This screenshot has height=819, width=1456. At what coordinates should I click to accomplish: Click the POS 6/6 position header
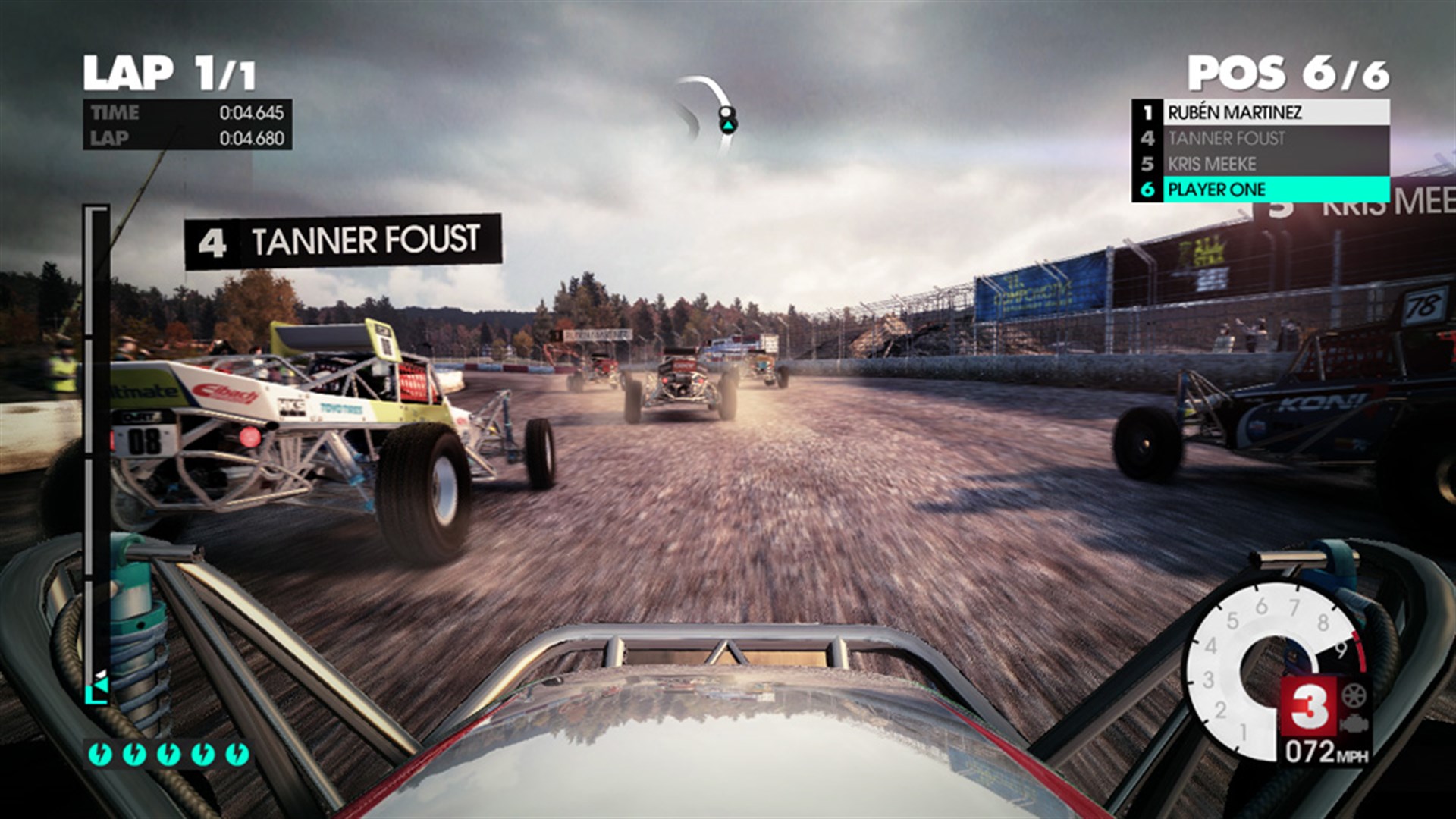coord(1289,71)
